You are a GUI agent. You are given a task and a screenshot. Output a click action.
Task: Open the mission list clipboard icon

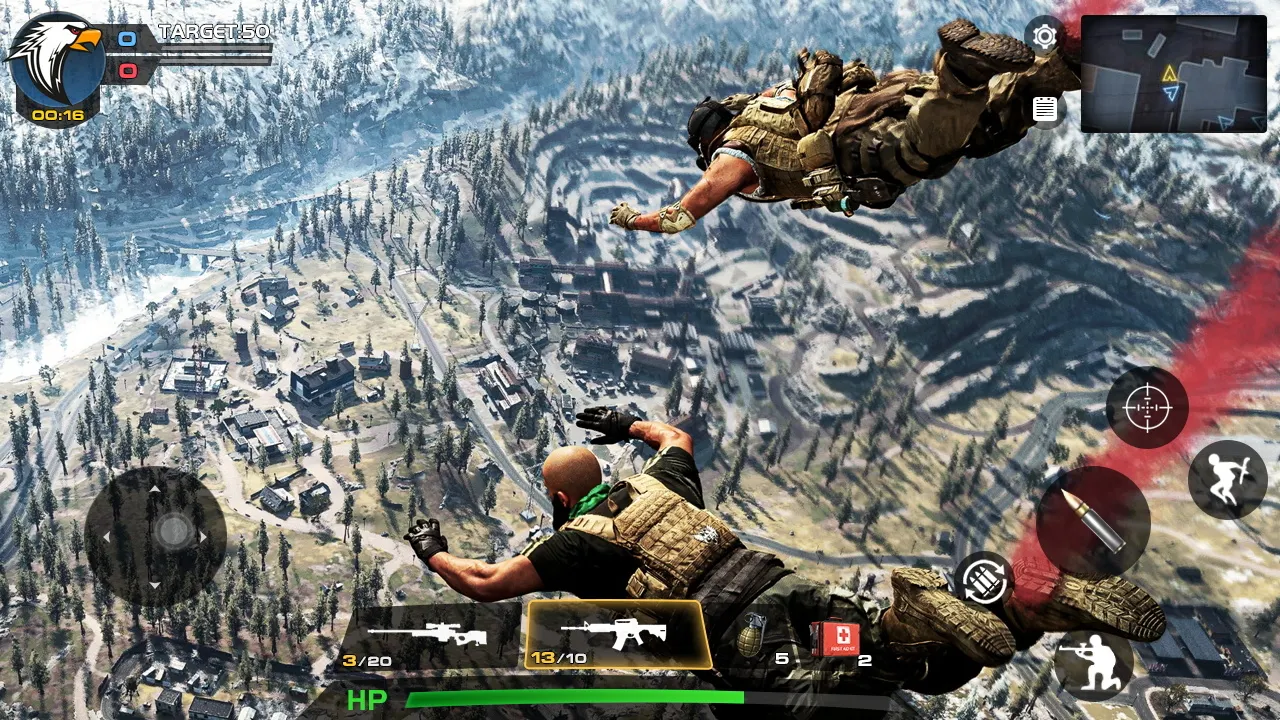1044,108
